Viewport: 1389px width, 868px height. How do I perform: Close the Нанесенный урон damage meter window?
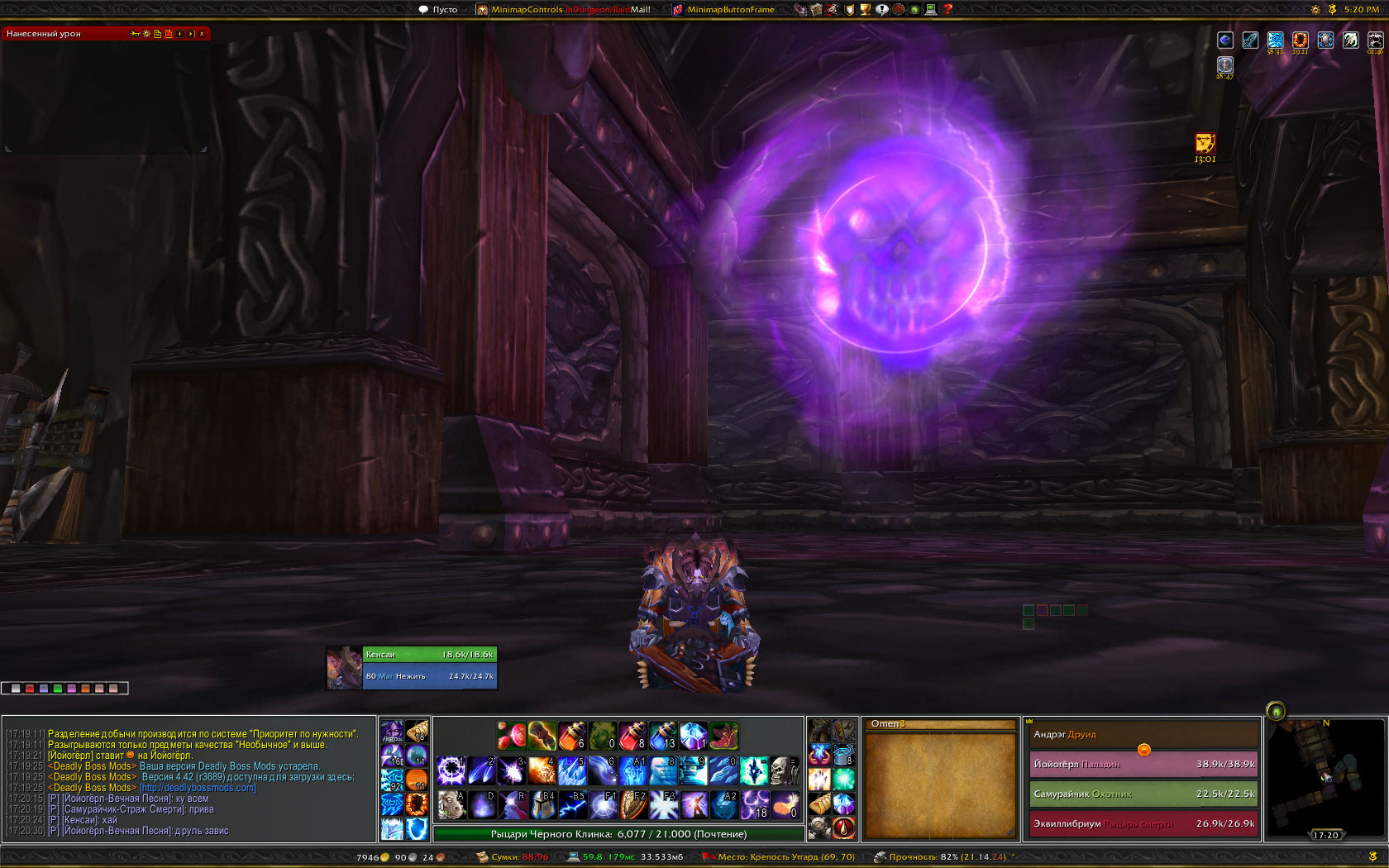[x=202, y=34]
